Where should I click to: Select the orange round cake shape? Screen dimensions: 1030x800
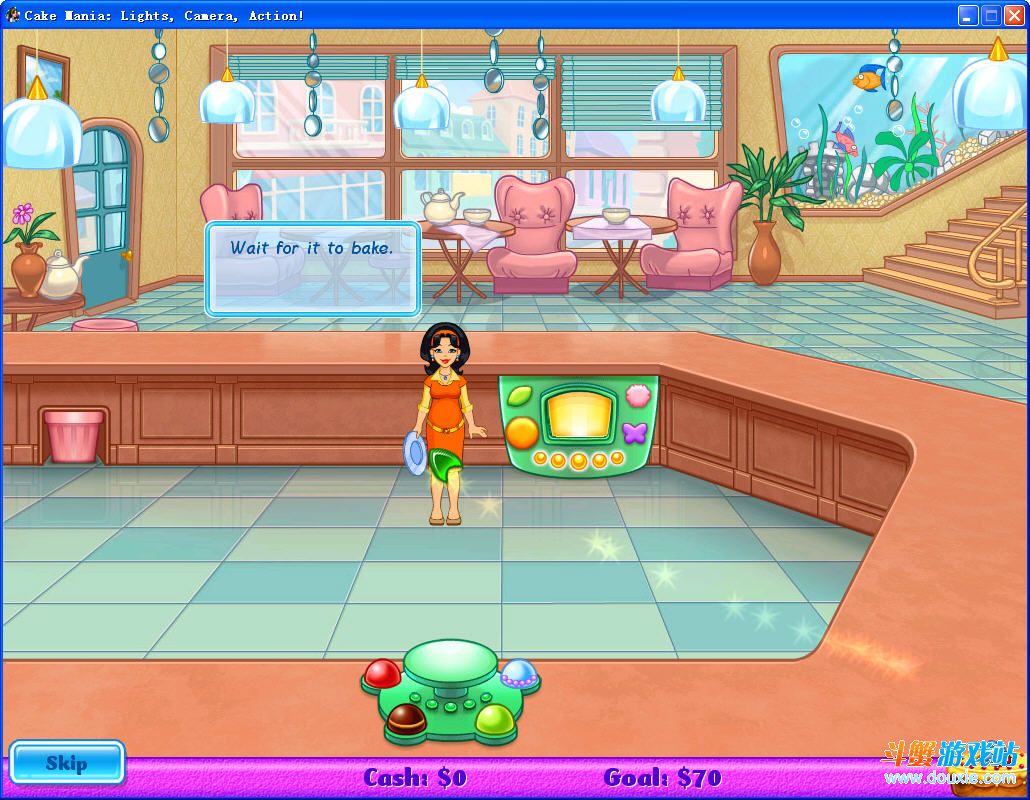pos(521,433)
